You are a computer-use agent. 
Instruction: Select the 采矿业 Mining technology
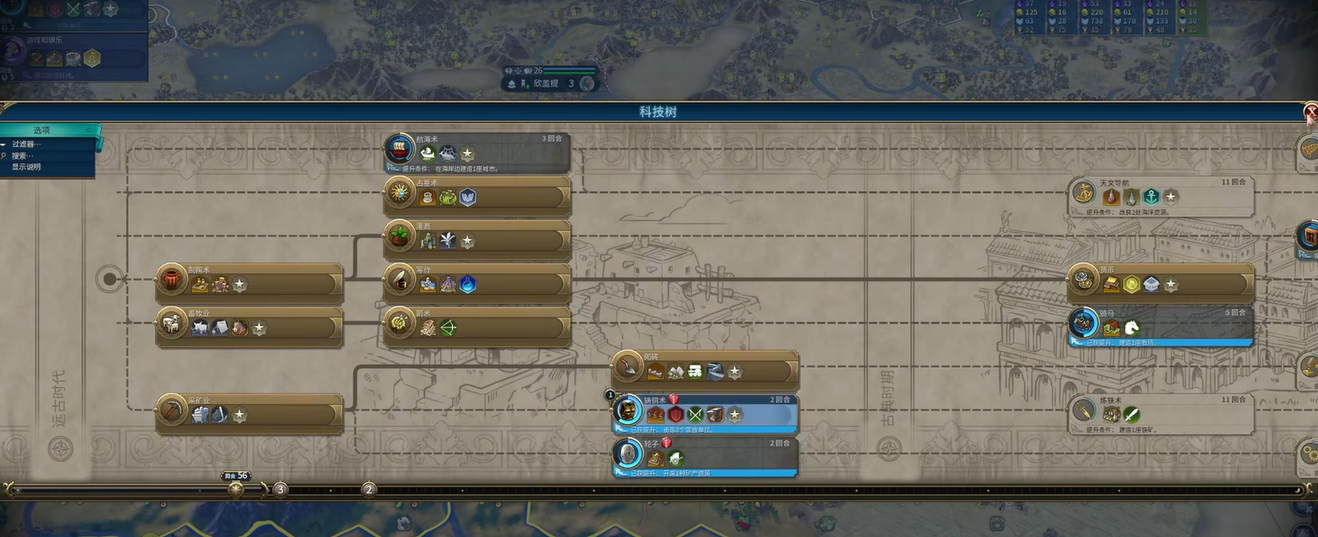pos(249,414)
